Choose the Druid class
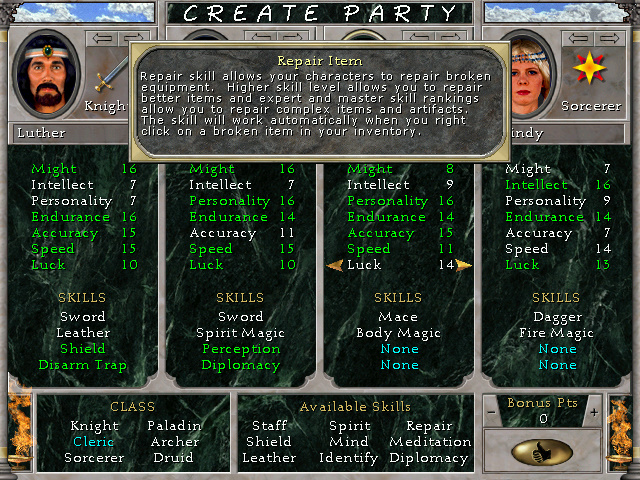This screenshot has height=480, width=640. tap(174, 458)
